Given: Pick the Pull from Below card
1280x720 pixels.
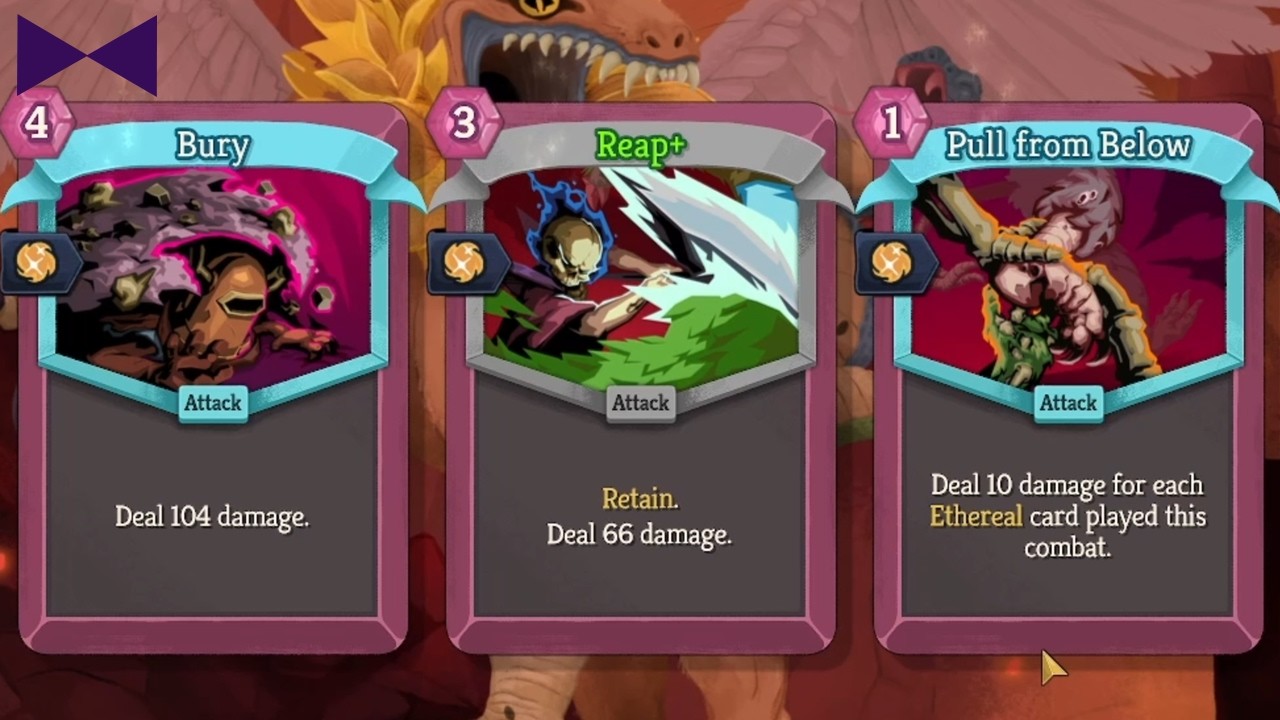Looking at the screenshot, I should tap(1067, 380).
